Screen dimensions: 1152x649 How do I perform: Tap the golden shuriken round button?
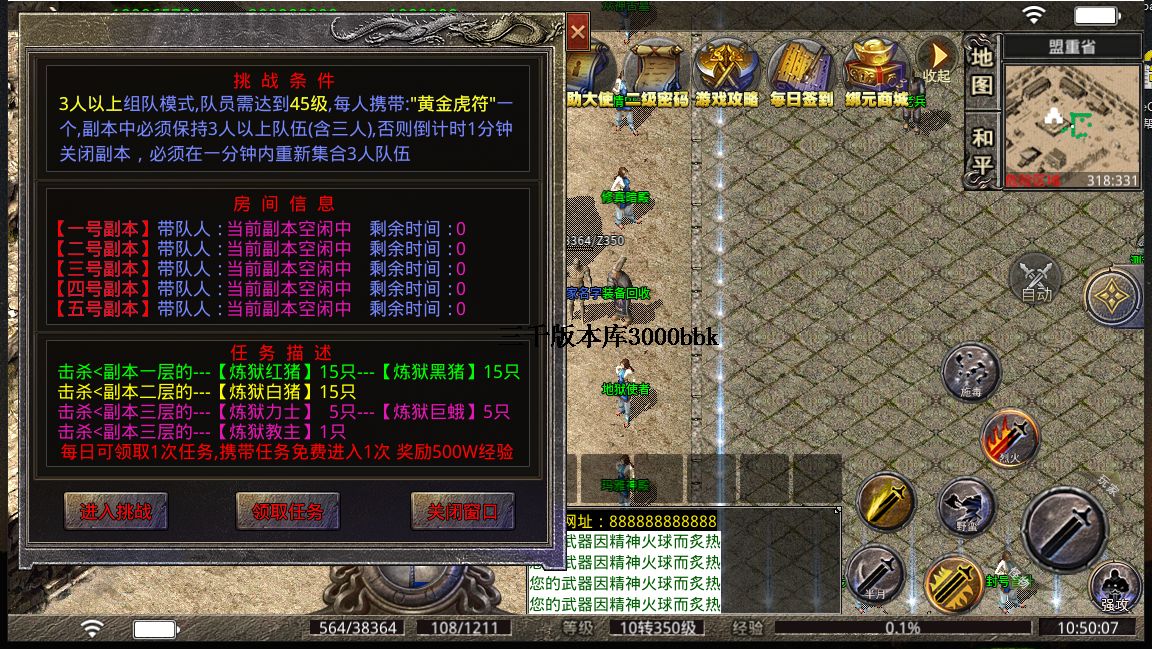[x=1113, y=296]
